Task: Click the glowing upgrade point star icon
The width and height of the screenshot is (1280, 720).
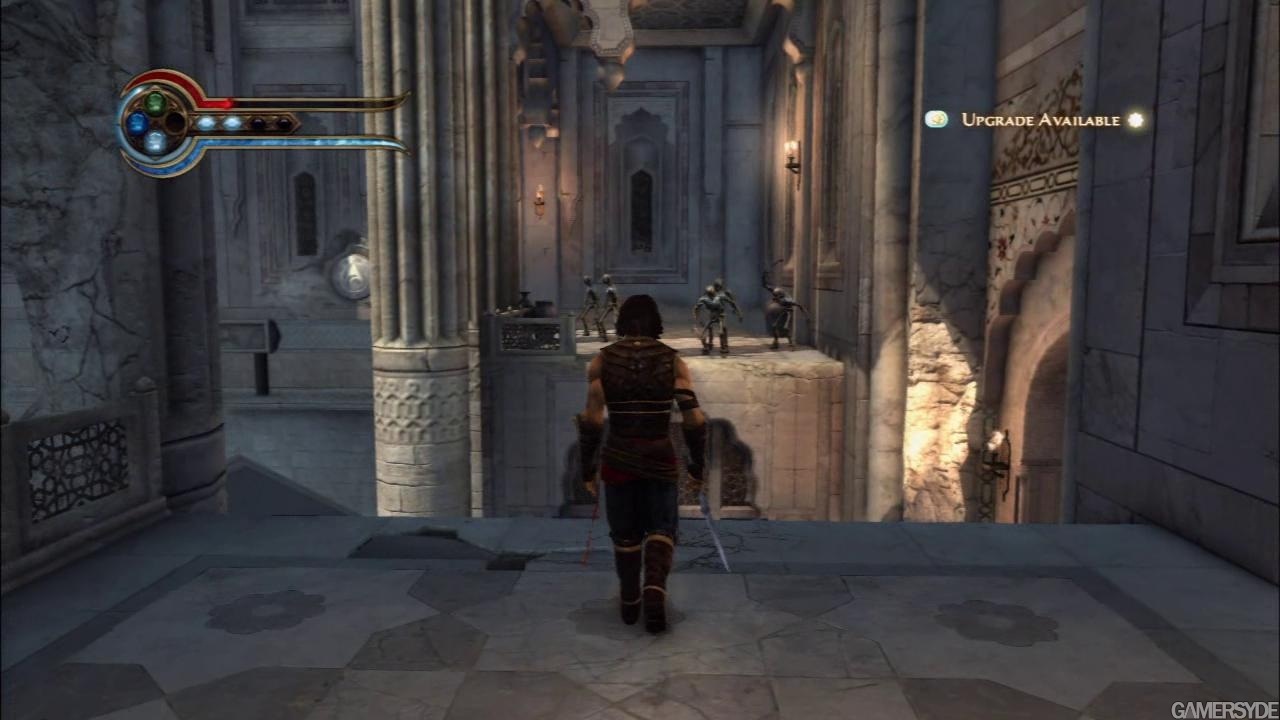Action: point(1135,120)
